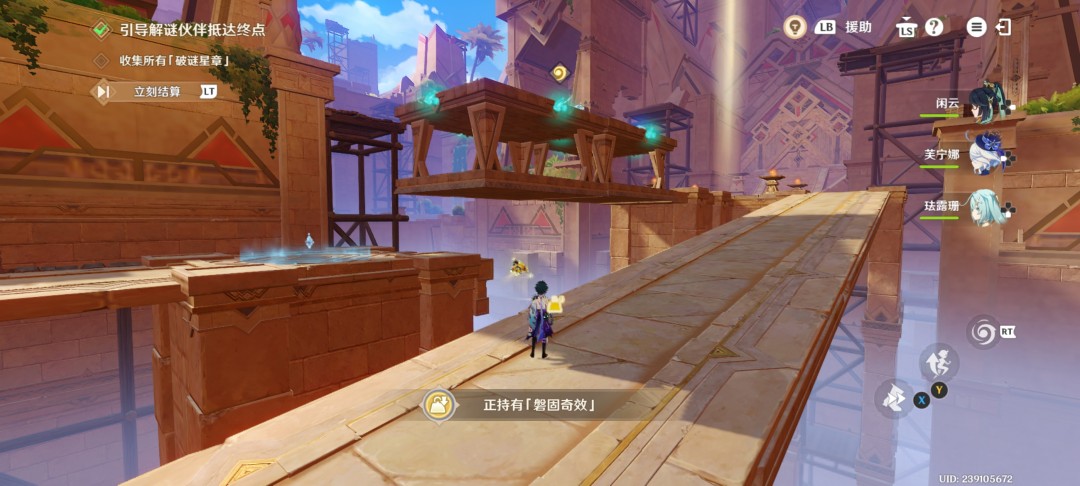Switch to party member 闲云
1080x486 pixels.
[990, 102]
